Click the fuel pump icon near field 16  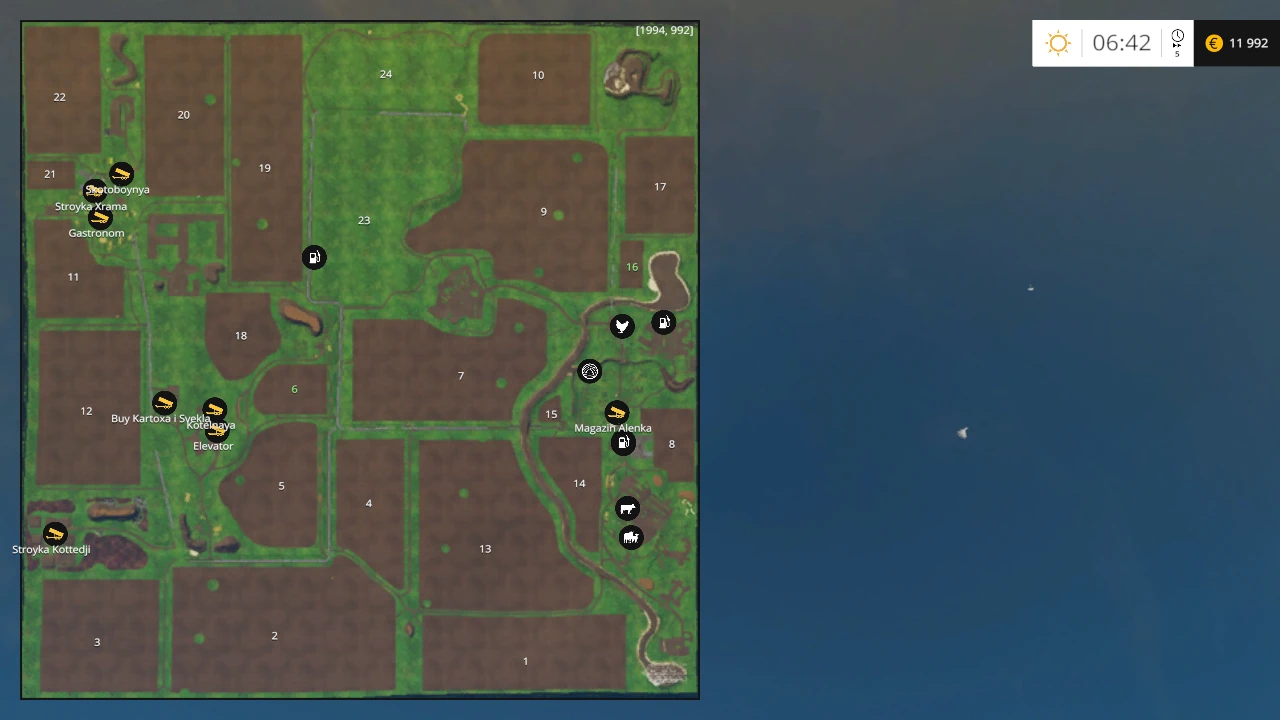click(664, 322)
